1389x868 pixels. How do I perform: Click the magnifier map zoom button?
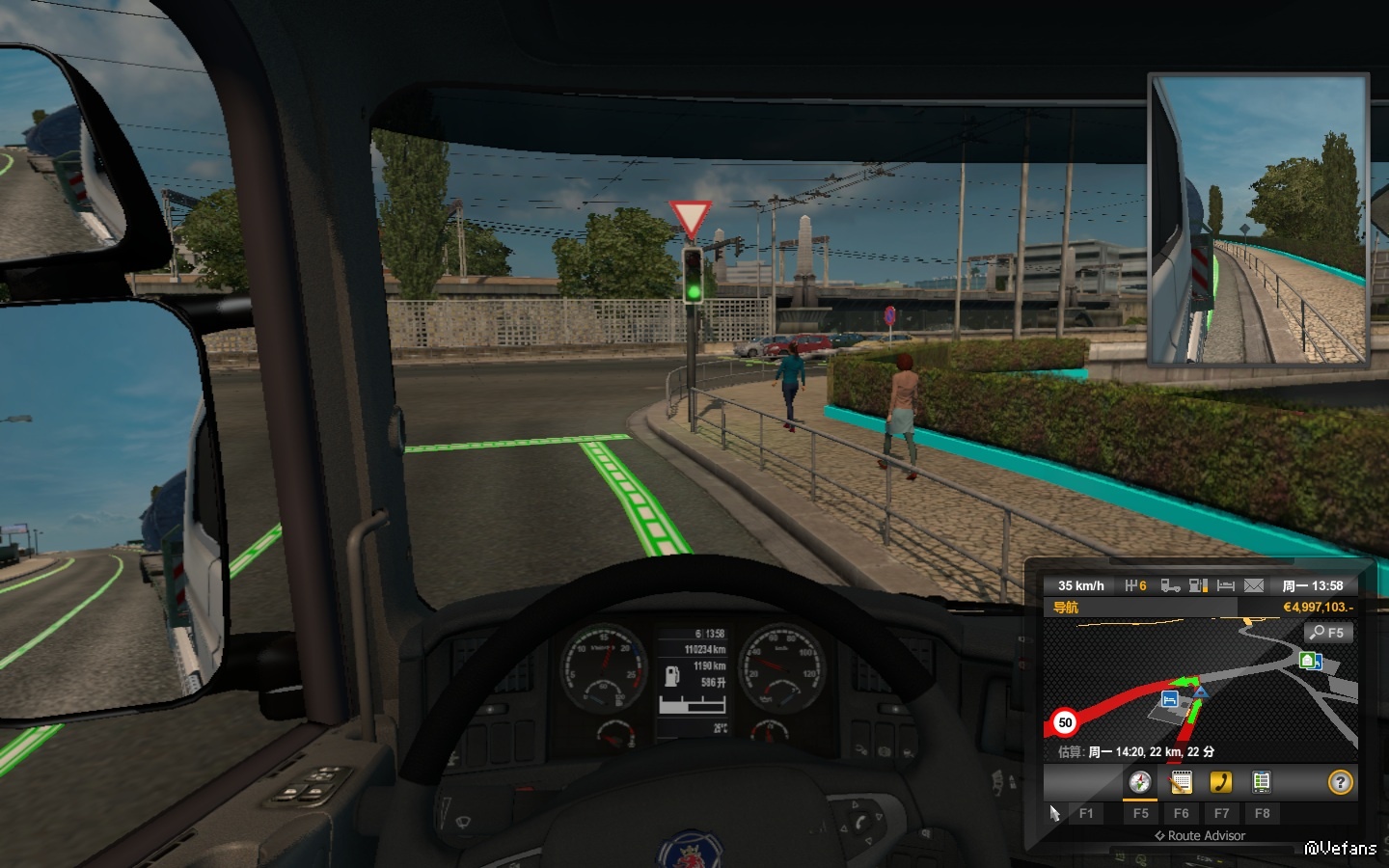click(x=1327, y=633)
